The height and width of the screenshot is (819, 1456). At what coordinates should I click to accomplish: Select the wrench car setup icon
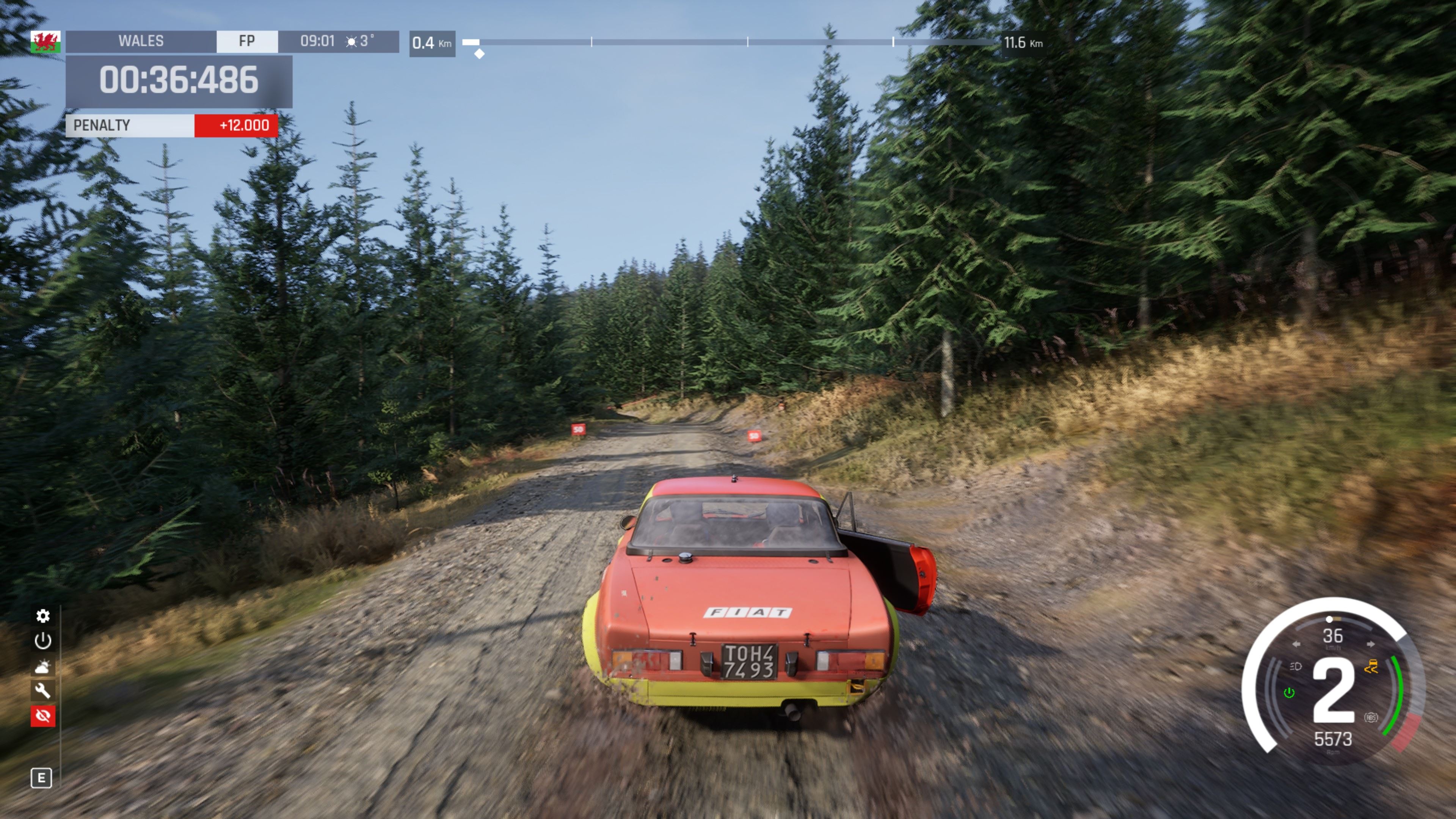(43, 691)
